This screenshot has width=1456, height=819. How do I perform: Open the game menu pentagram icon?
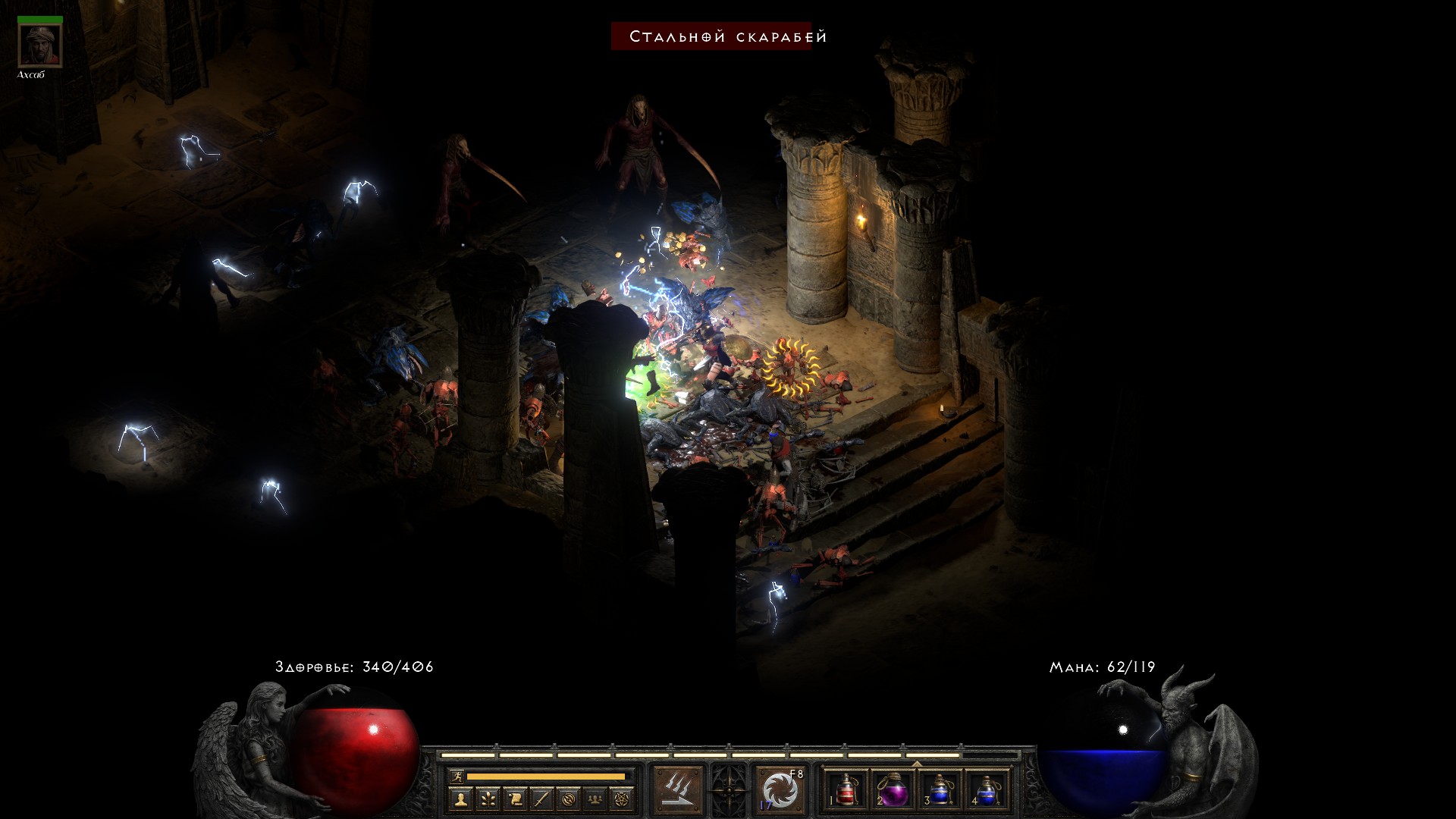(x=623, y=799)
